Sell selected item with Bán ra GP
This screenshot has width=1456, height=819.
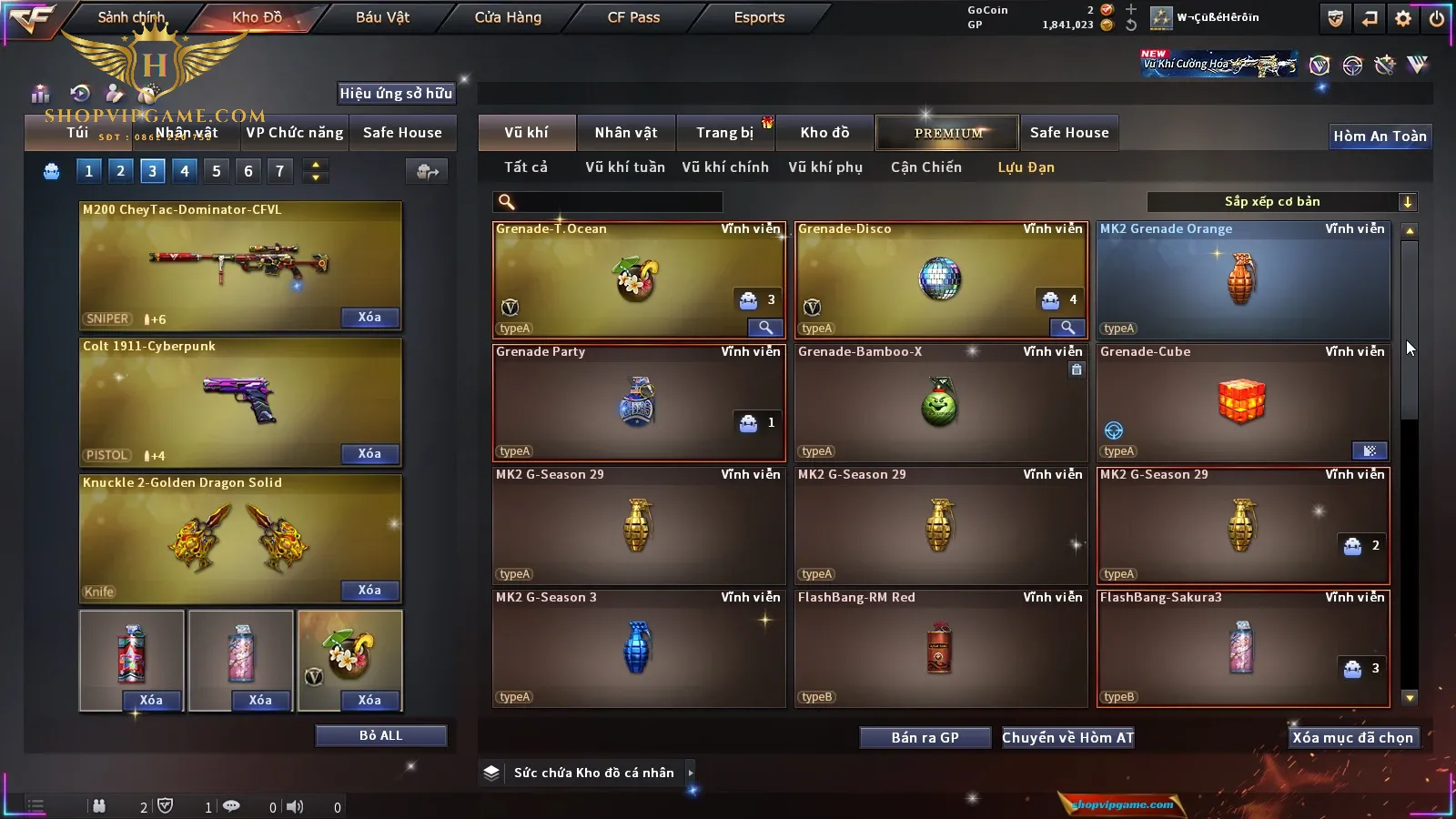point(925,738)
